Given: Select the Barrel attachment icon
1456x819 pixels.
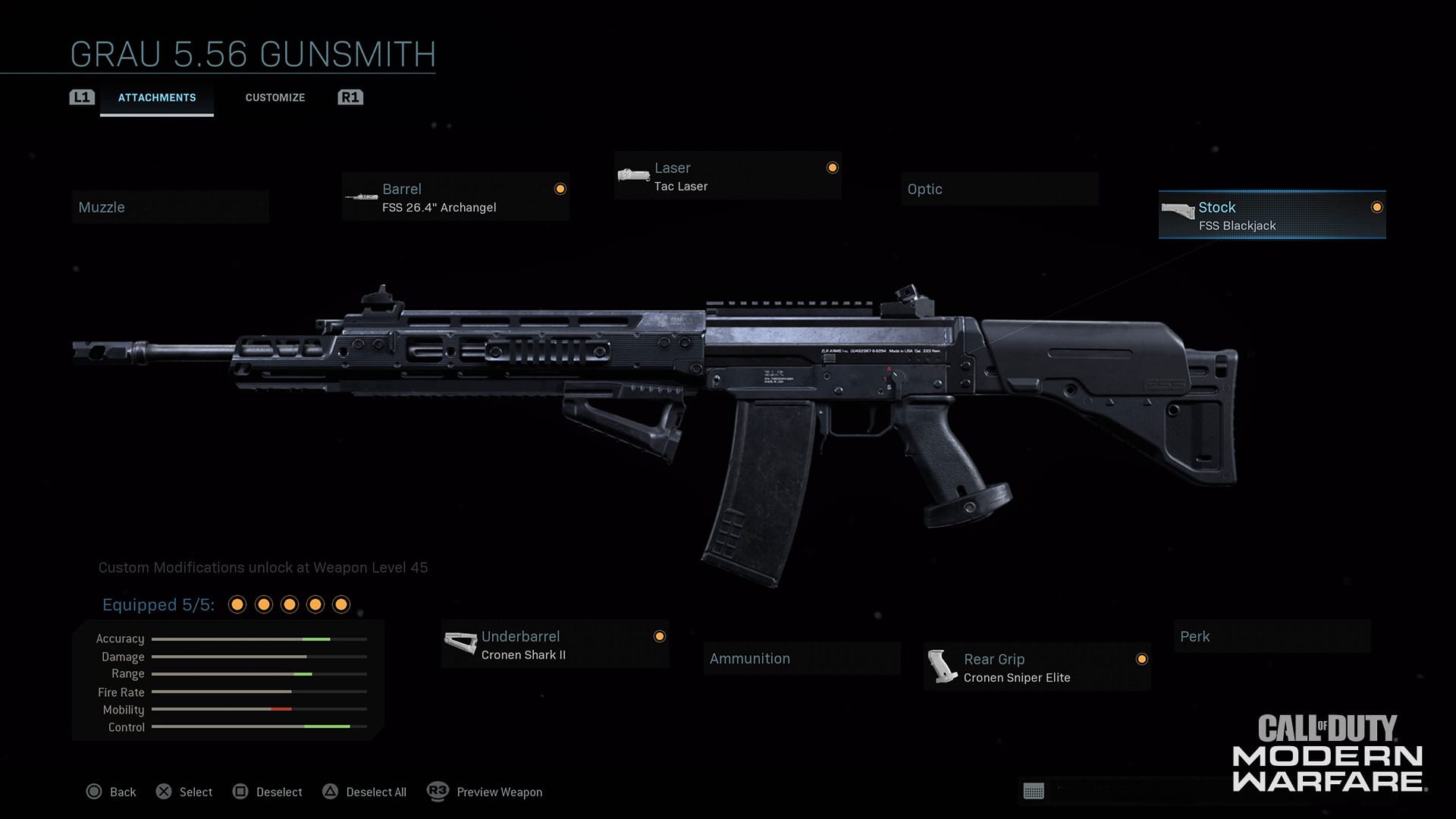Looking at the screenshot, I should pyautogui.click(x=362, y=196).
